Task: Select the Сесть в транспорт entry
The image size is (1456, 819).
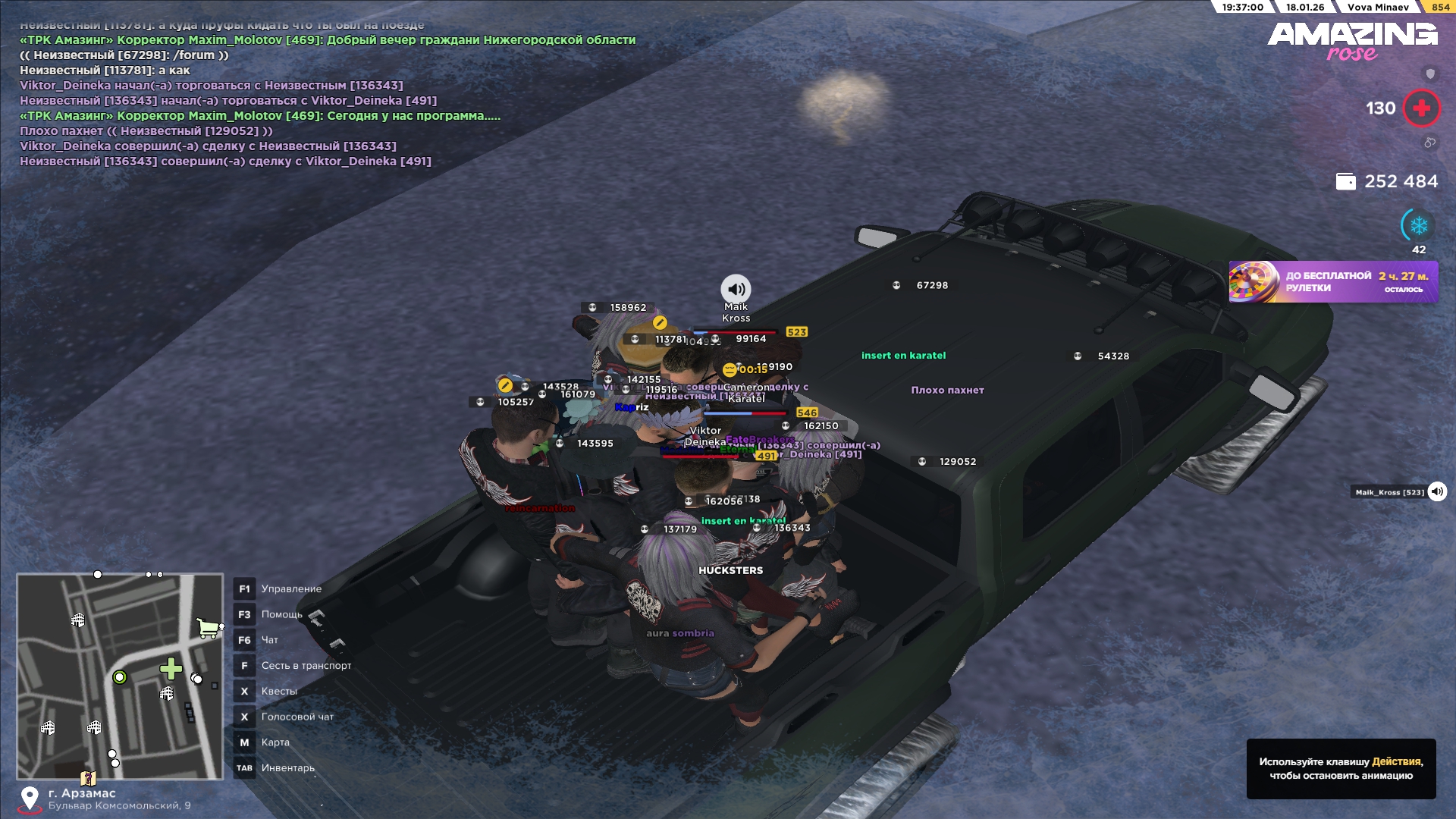Action: 306,666
